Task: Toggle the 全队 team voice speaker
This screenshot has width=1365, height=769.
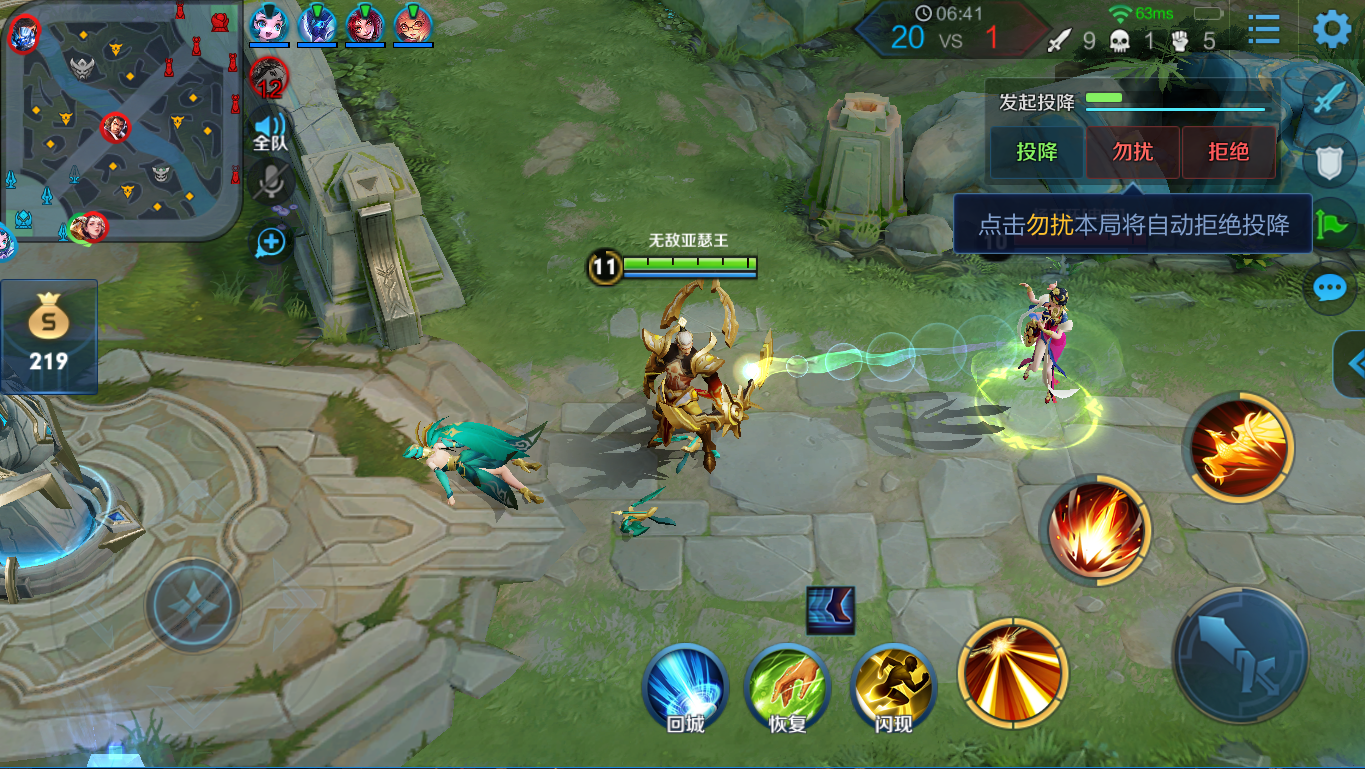Action: (x=270, y=129)
